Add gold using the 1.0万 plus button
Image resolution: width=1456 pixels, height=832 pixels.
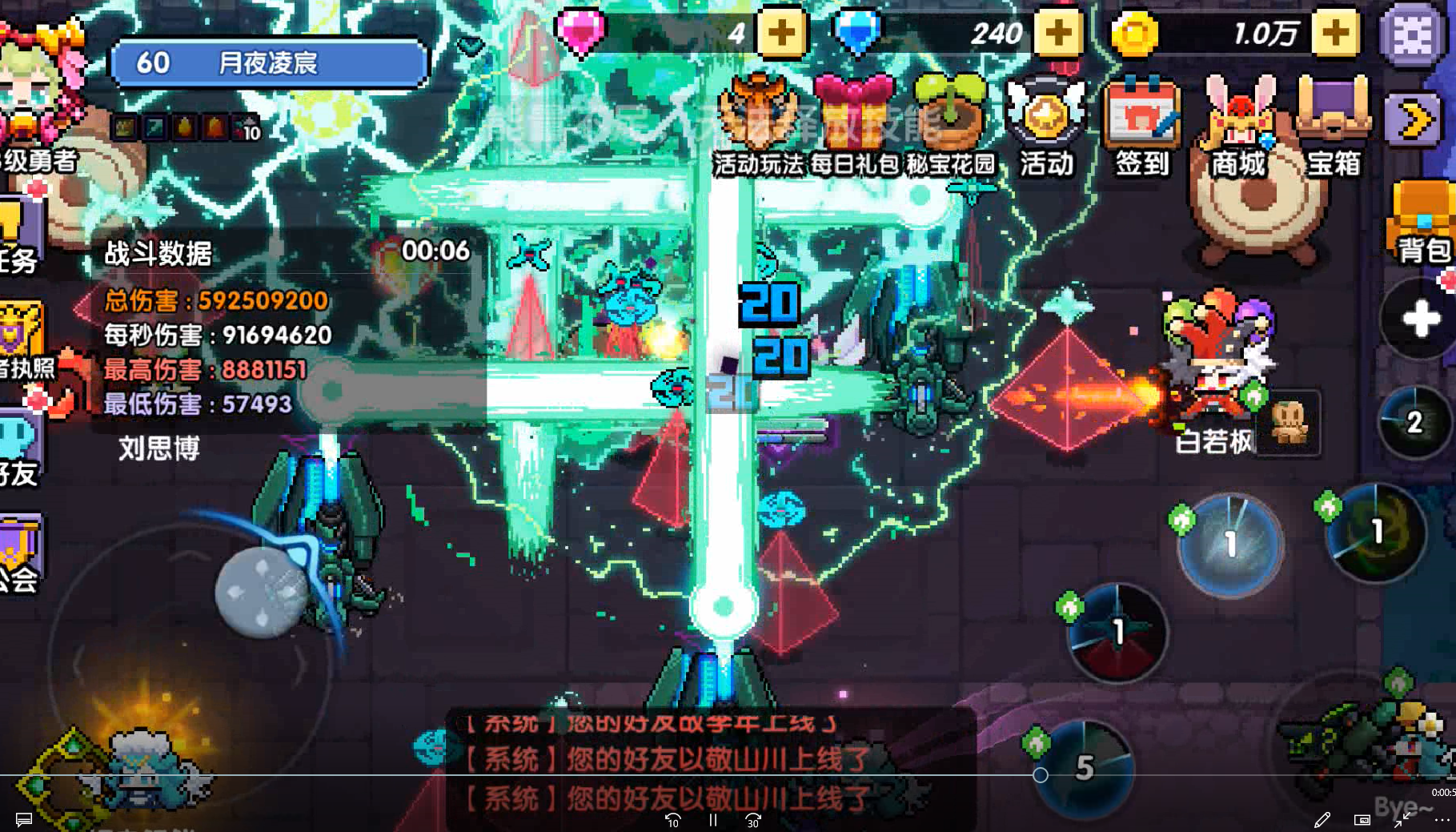pos(1334,33)
